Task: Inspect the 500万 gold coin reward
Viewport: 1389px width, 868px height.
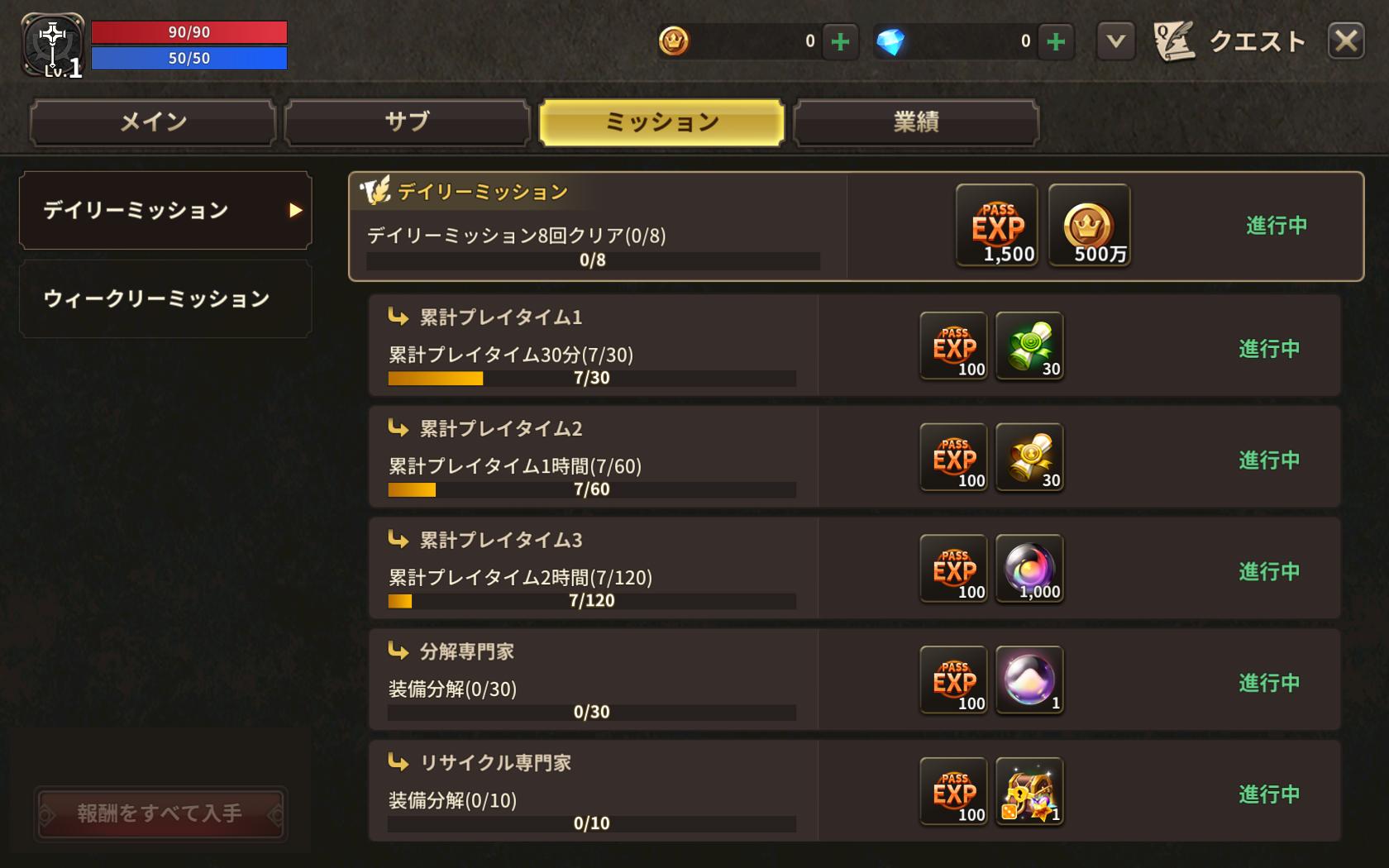Action: coord(1089,225)
